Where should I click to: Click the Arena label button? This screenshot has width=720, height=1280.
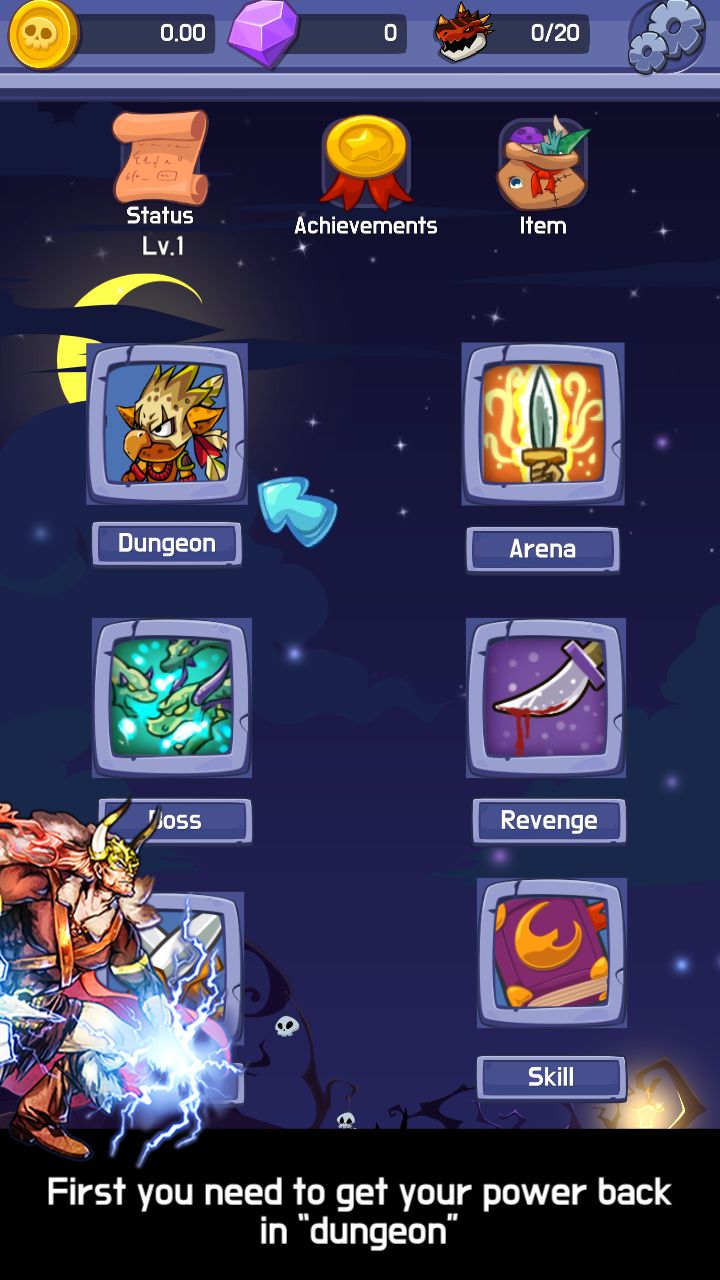[543, 549]
